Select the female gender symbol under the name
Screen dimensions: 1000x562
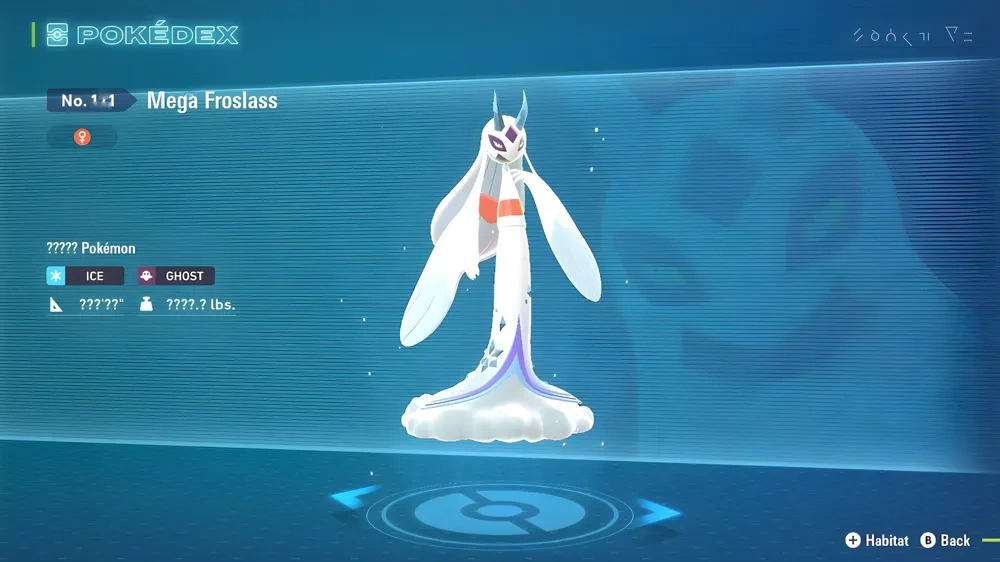click(x=83, y=137)
